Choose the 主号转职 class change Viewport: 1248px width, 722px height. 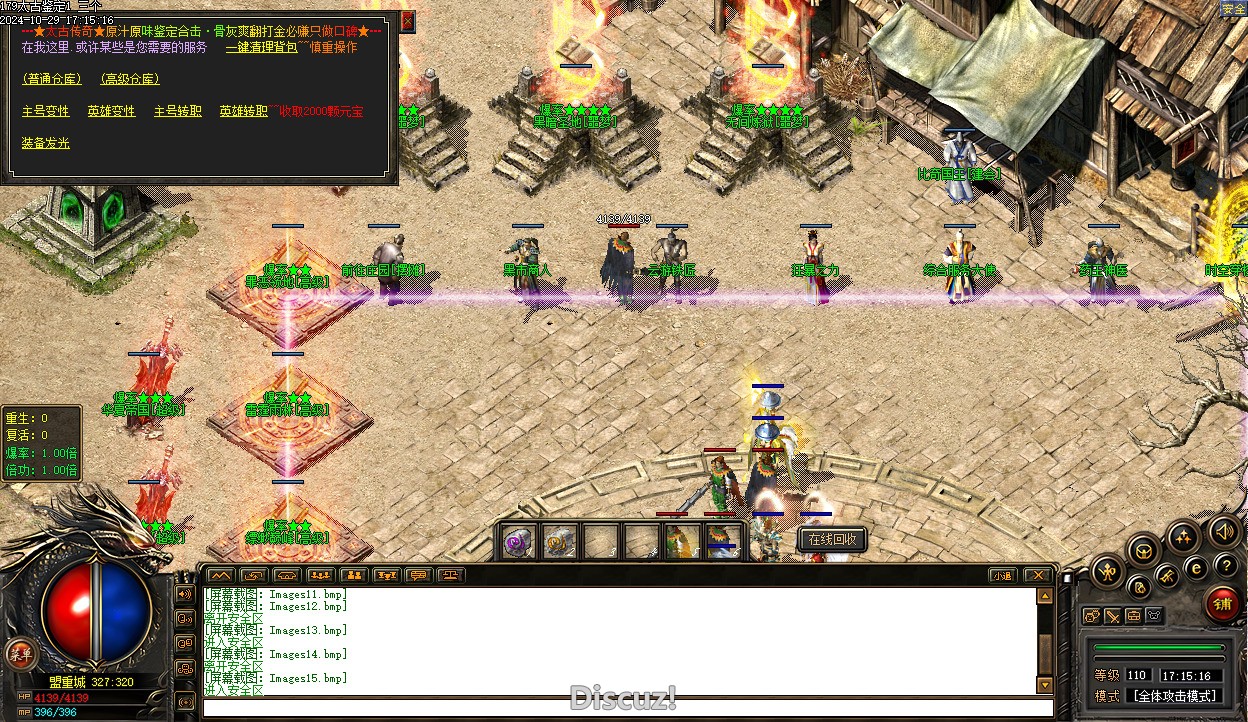(x=178, y=111)
